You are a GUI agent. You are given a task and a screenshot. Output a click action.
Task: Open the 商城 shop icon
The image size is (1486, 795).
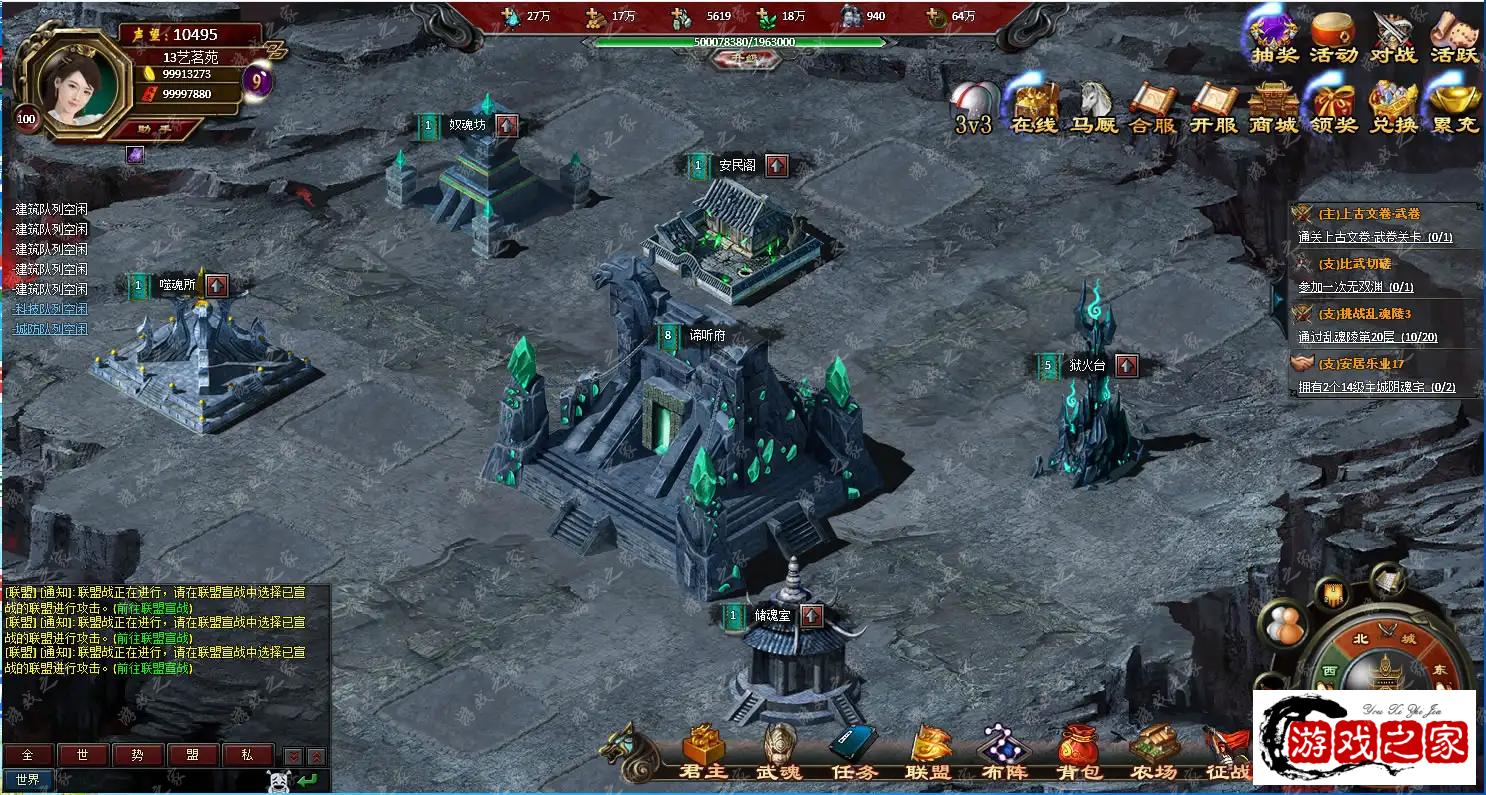pos(1273,109)
